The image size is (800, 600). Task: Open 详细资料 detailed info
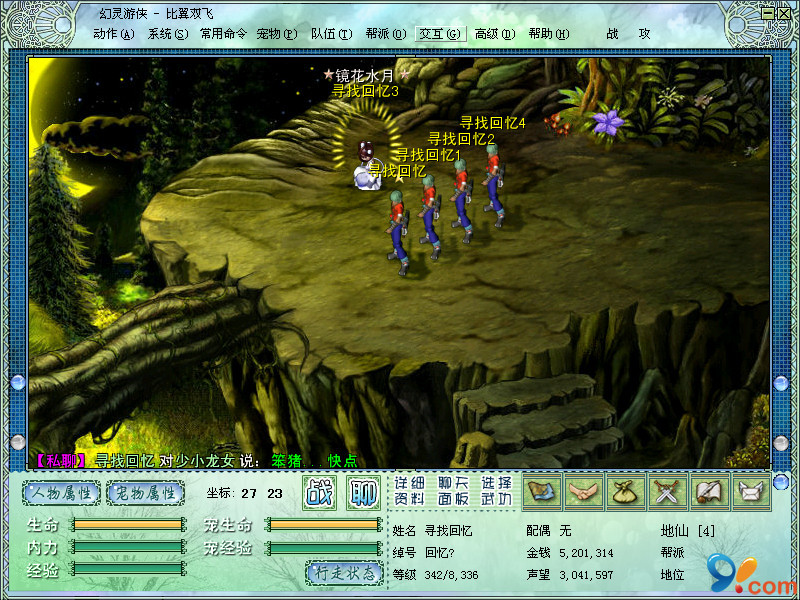click(x=409, y=490)
